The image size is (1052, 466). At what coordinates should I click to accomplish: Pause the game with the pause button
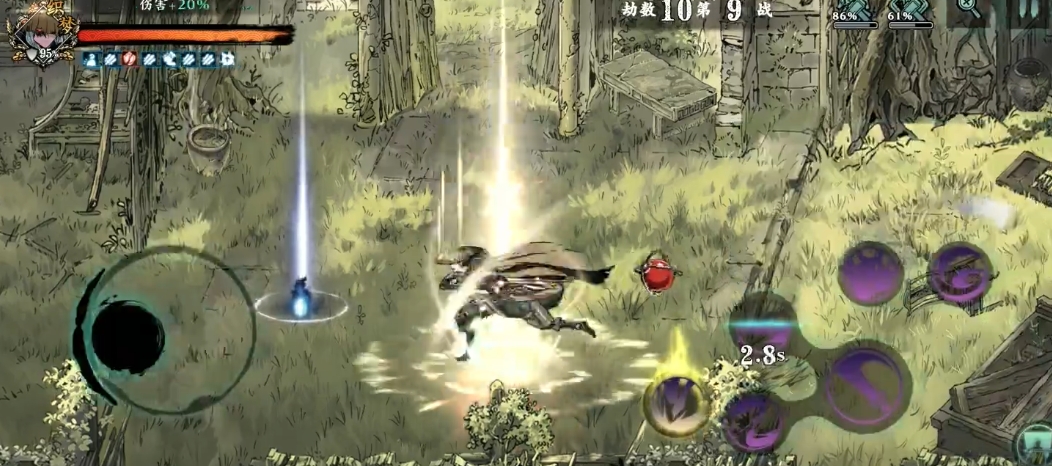point(1030,8)
